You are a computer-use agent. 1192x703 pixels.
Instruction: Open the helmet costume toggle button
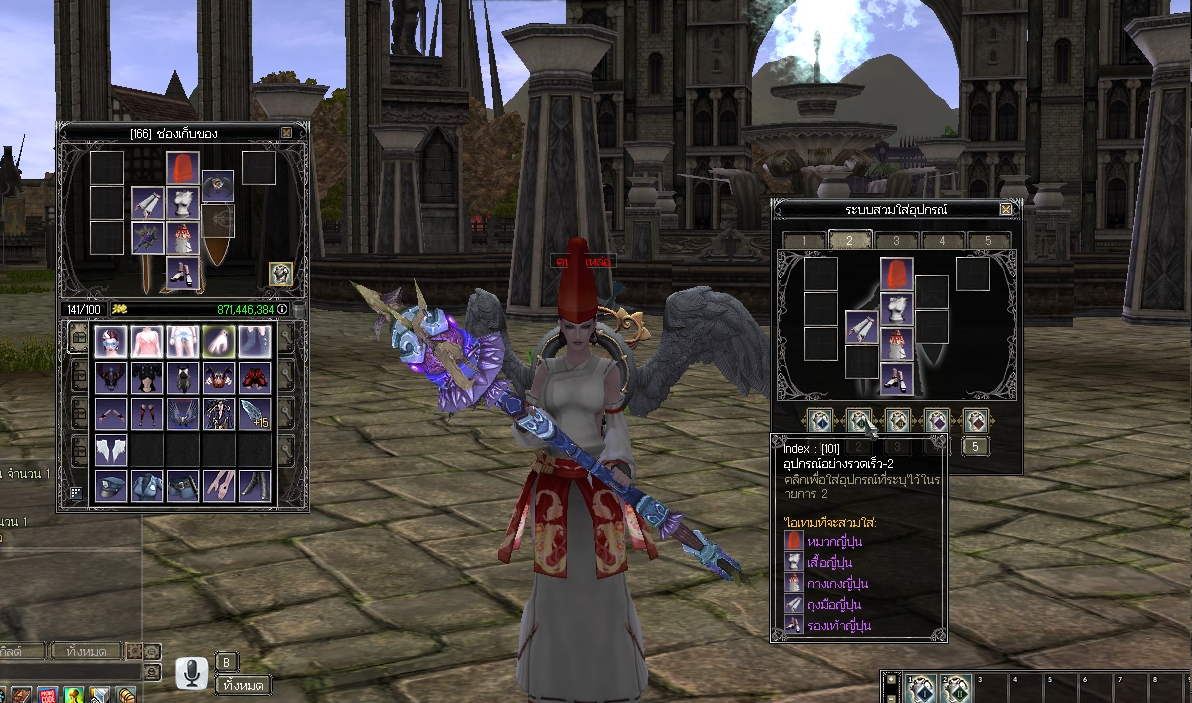click(281, 273)
